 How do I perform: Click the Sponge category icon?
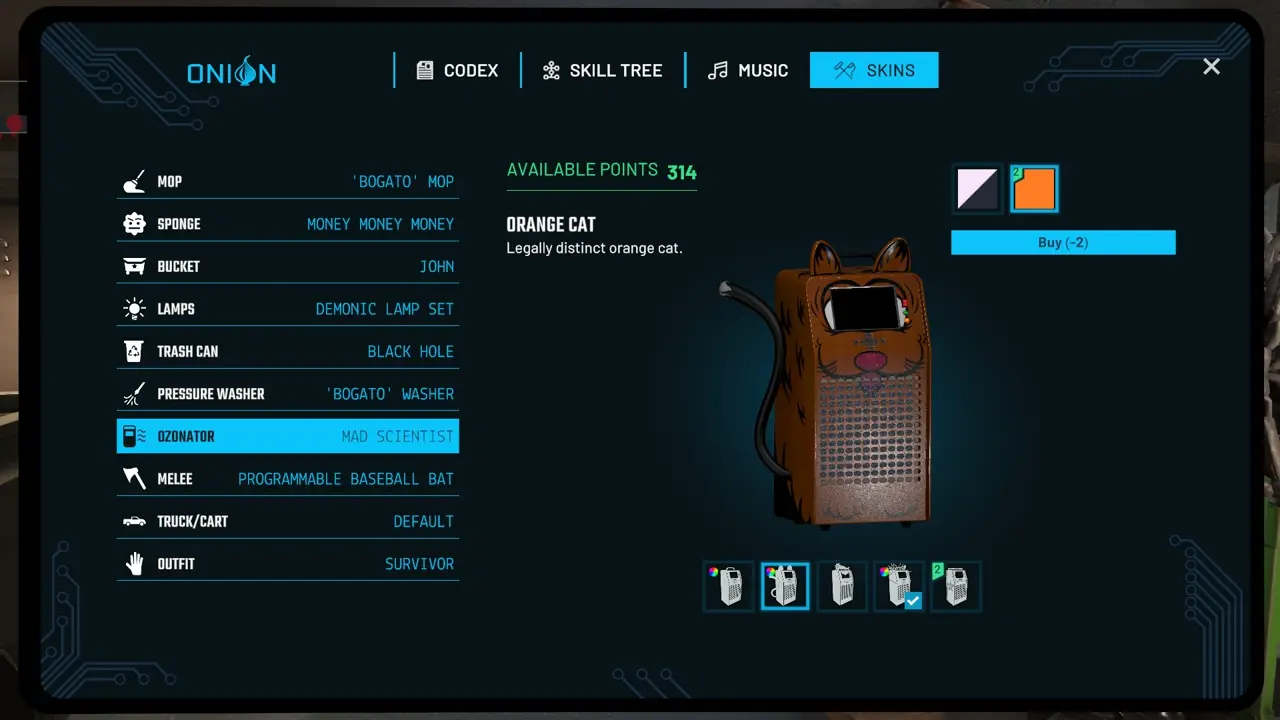pyautogui.click(x=134, y=223)
